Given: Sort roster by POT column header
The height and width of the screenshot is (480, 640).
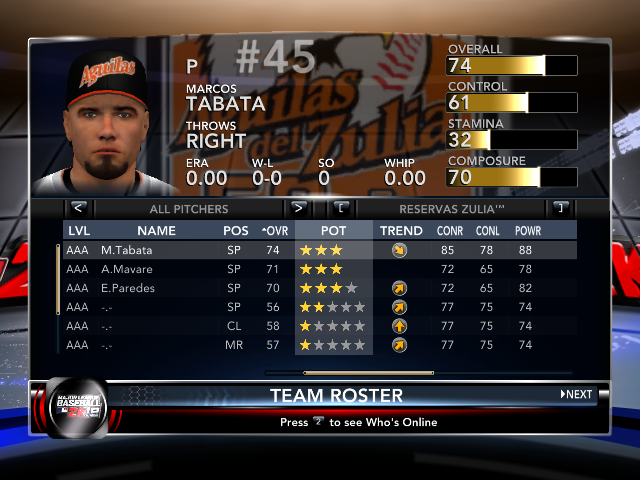Looking at the screenshot, I should [334, 231].
